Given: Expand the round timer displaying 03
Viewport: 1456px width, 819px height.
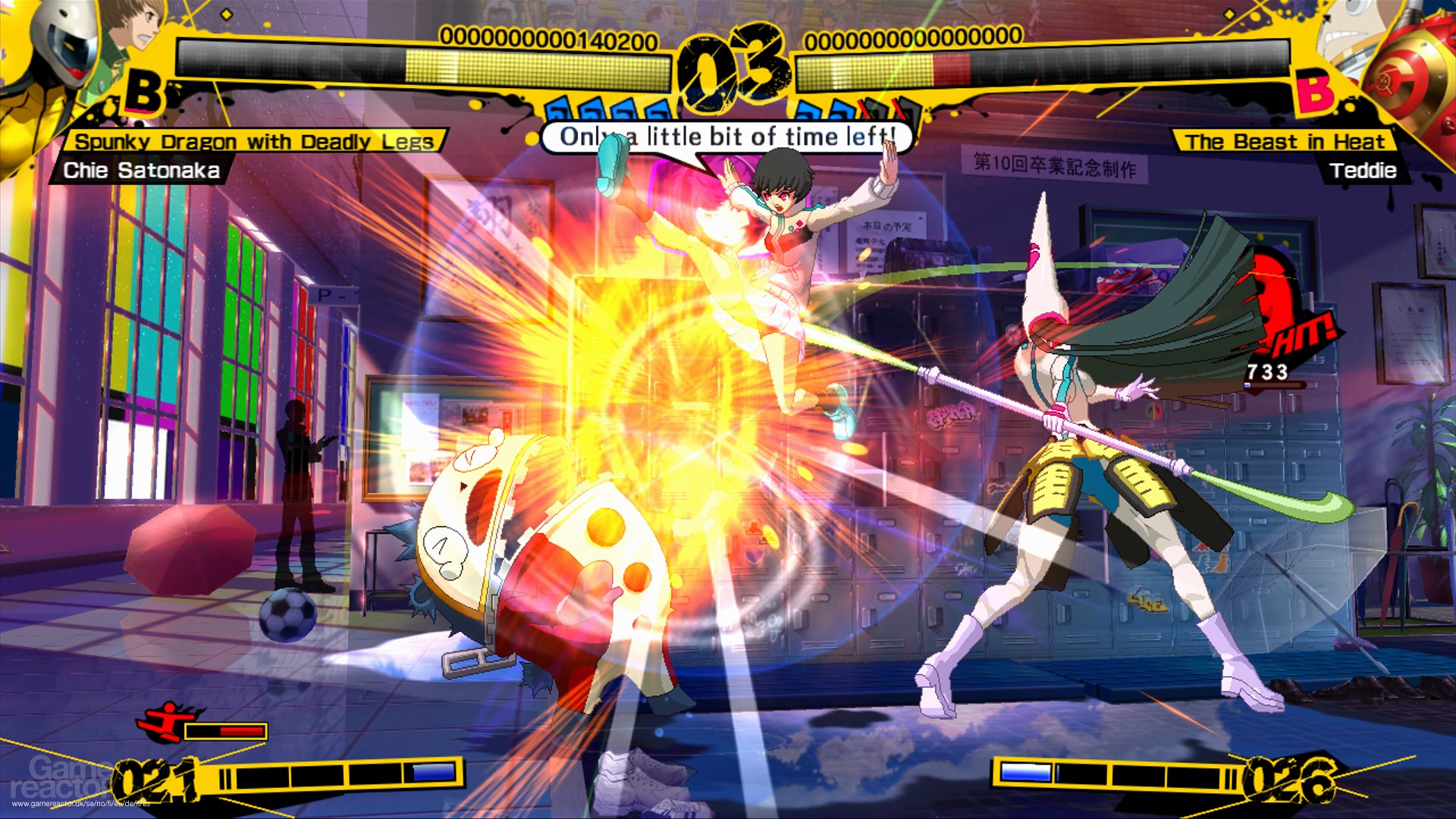Looking at the screenshot, I should 730,62.
